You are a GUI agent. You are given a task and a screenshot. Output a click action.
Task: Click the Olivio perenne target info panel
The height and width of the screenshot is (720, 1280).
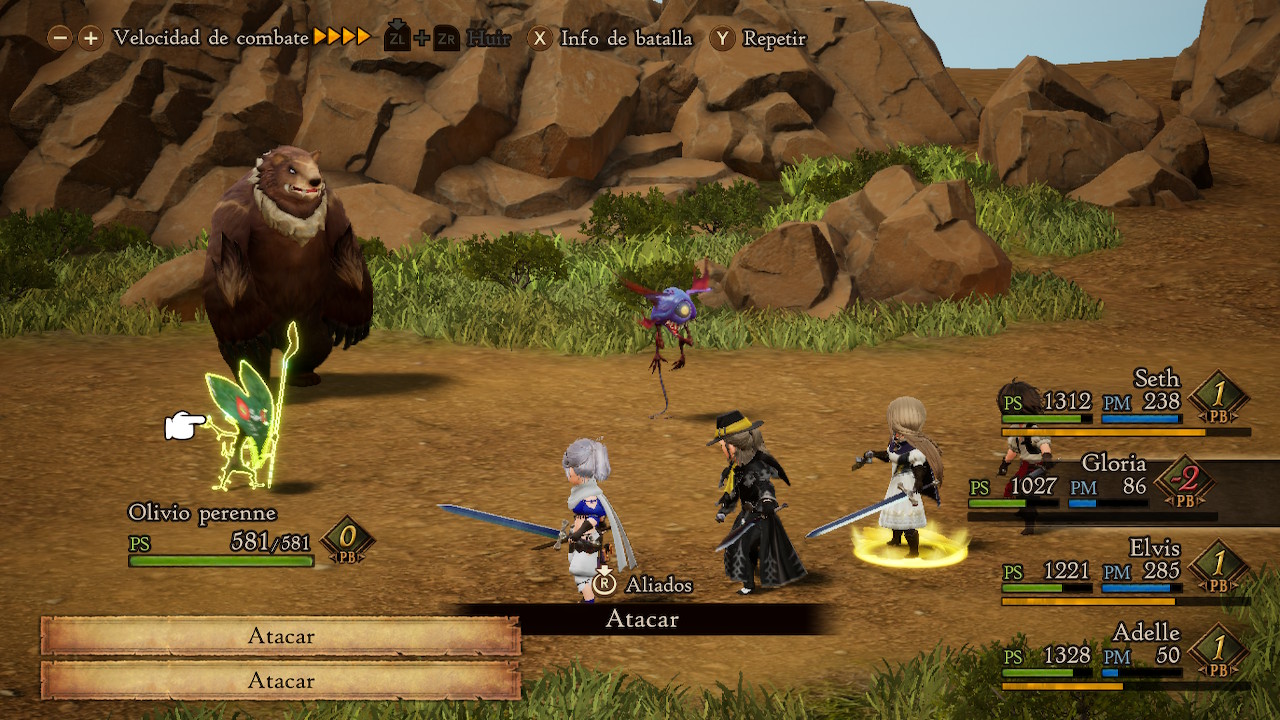[250, 536]
